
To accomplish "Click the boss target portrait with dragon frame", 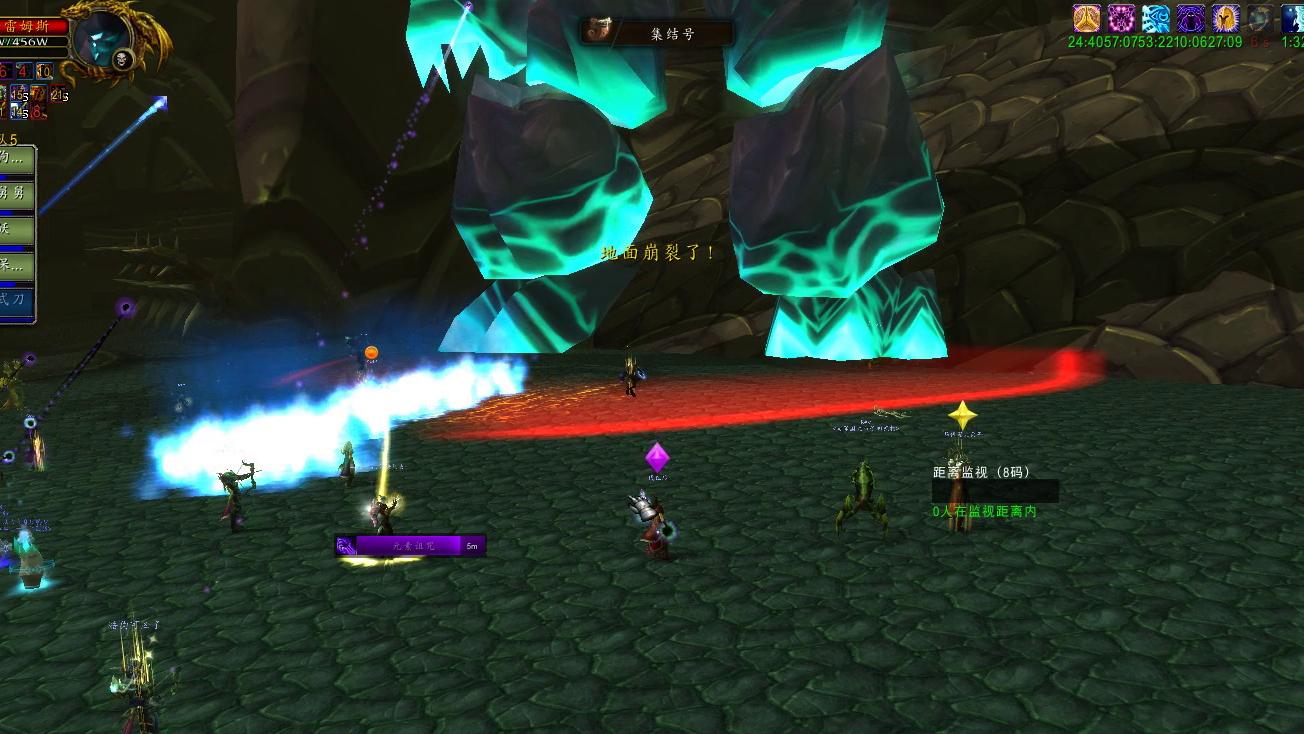I will [x=104, y=40].
